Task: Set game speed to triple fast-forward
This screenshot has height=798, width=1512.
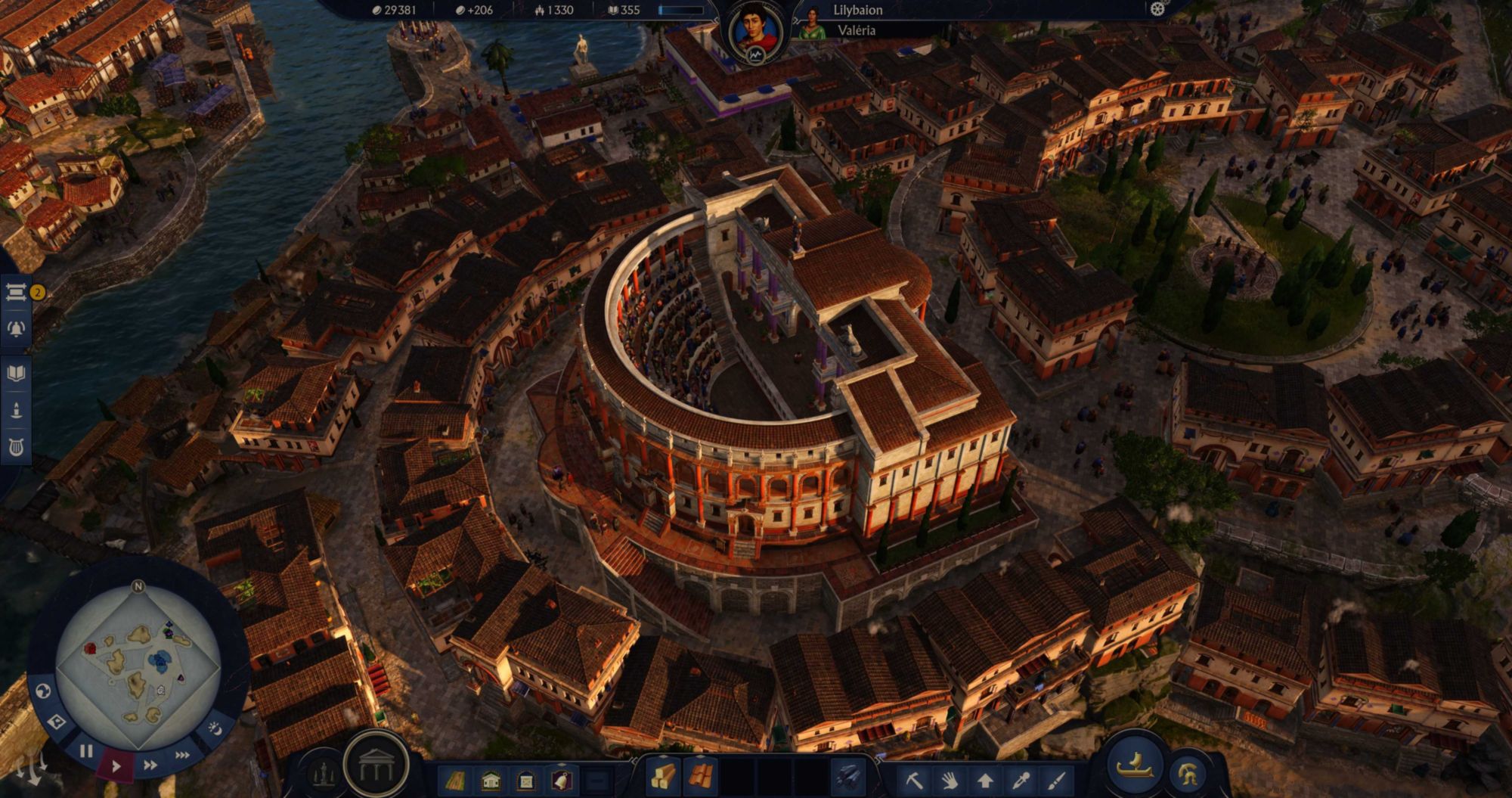Action: [x=182, y=755]
